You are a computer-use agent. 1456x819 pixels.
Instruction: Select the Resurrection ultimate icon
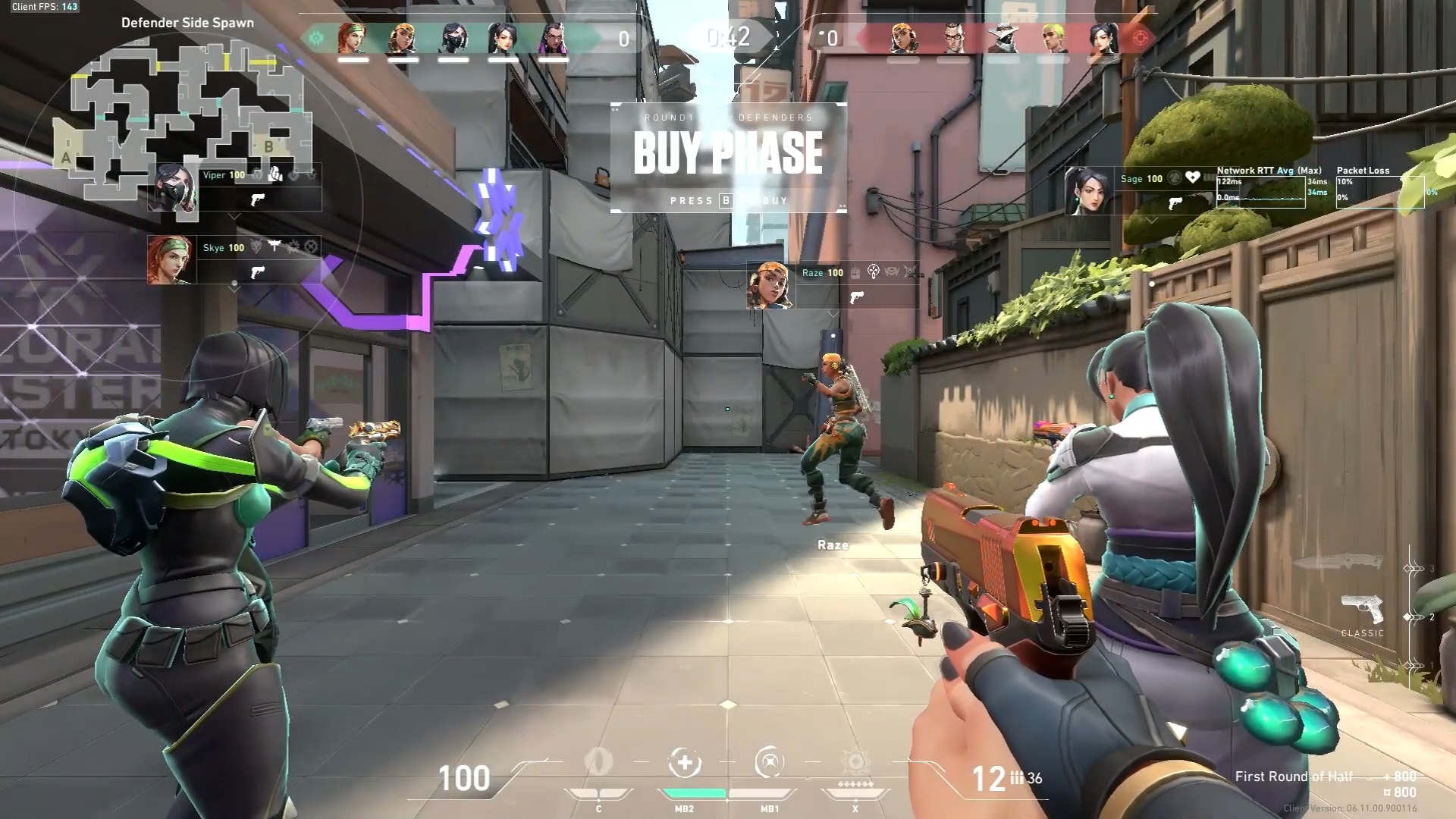coord(855,762)
